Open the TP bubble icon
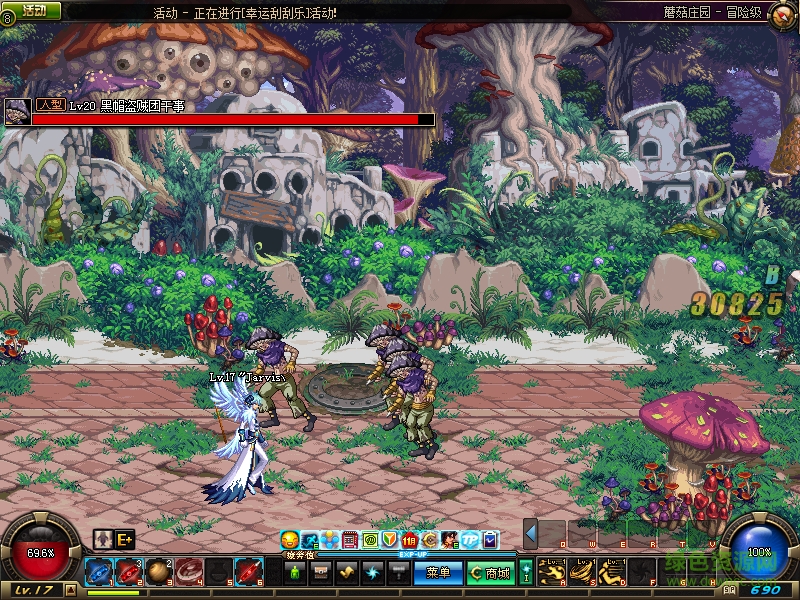Image resolution: width=800 pixels, height=600 pixels. click(x=470, y=540)
